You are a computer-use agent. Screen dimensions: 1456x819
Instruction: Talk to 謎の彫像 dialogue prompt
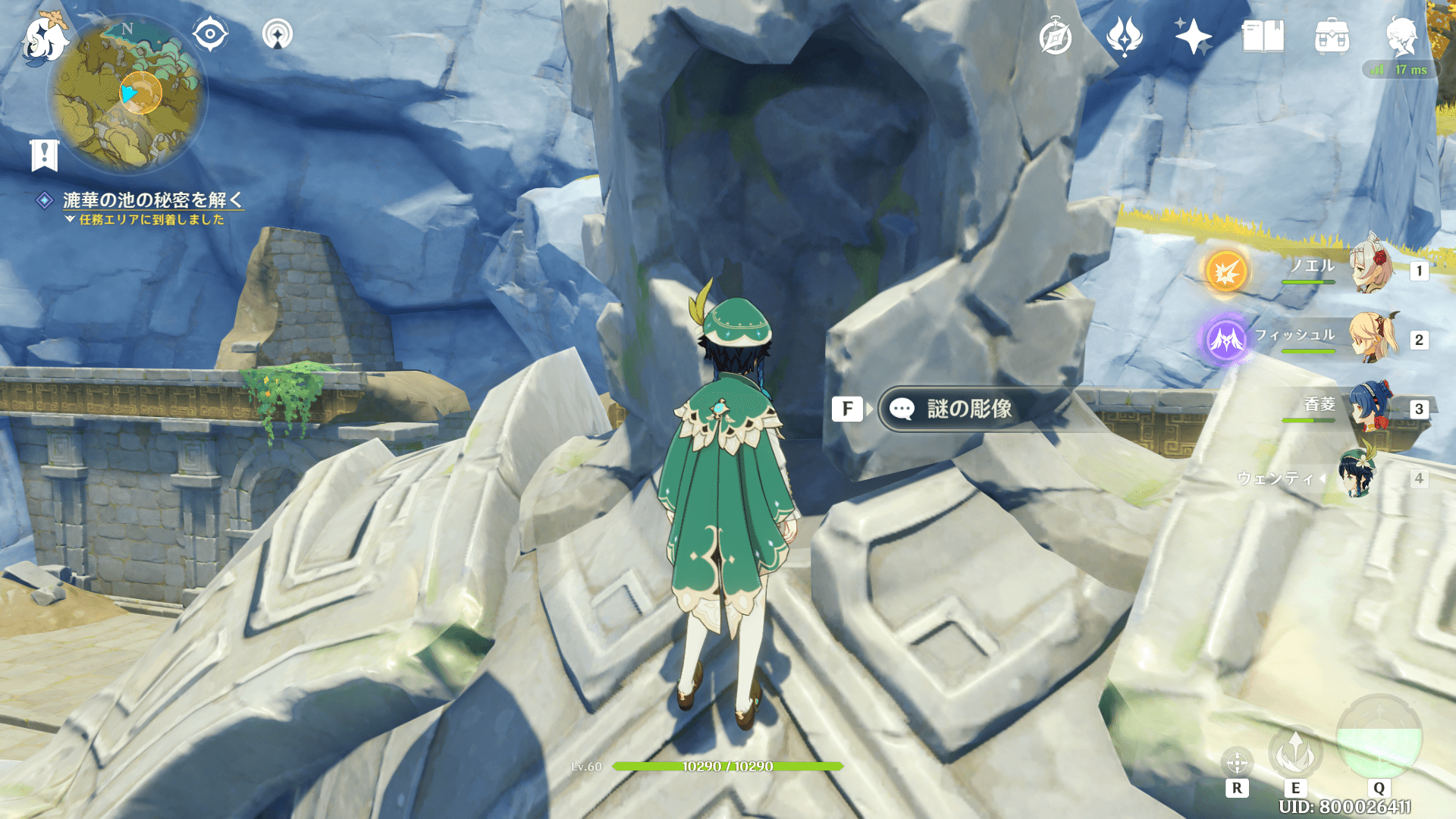coord(971,409)
